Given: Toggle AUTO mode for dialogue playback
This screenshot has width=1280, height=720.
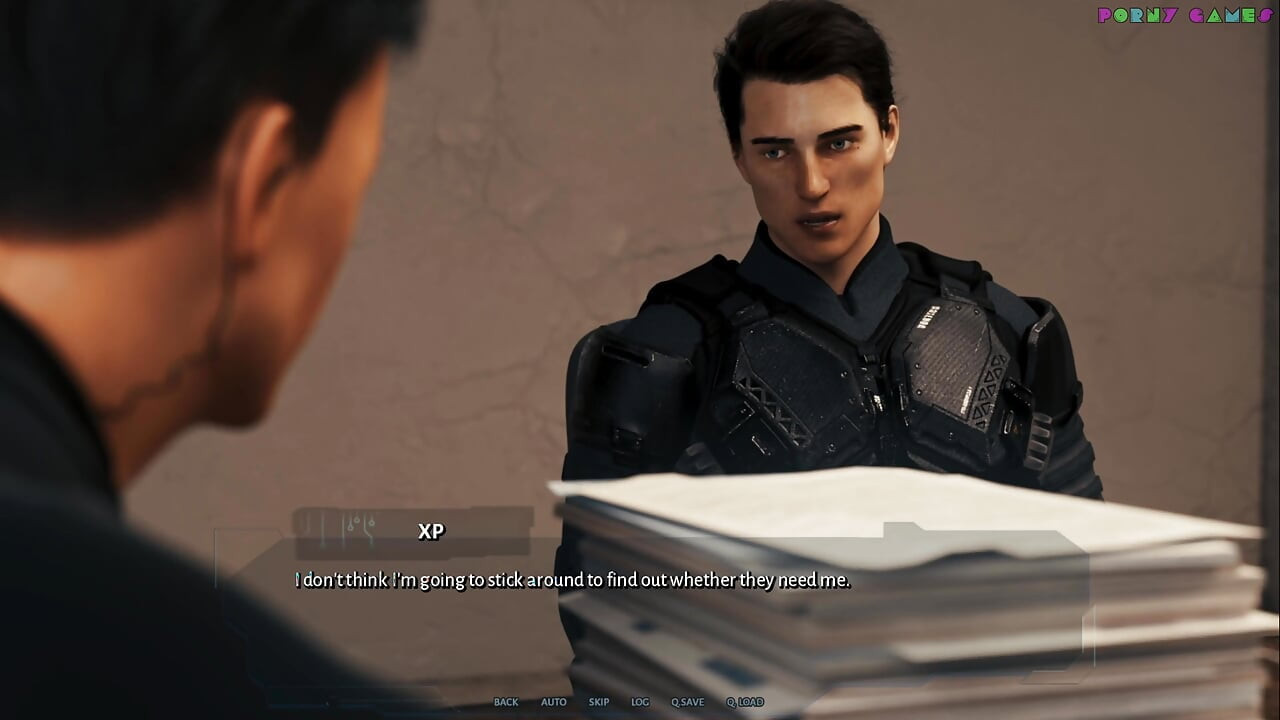Looking at the screenshot, I should coord(554,702).
